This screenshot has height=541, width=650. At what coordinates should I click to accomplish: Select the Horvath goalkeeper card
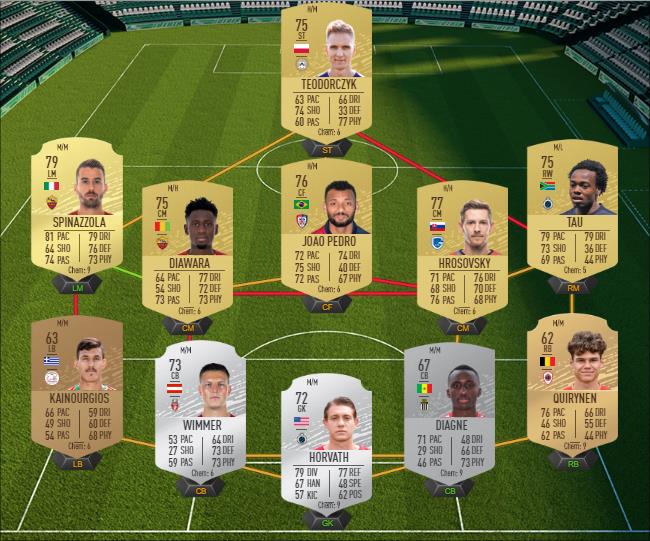click(326, 440)
